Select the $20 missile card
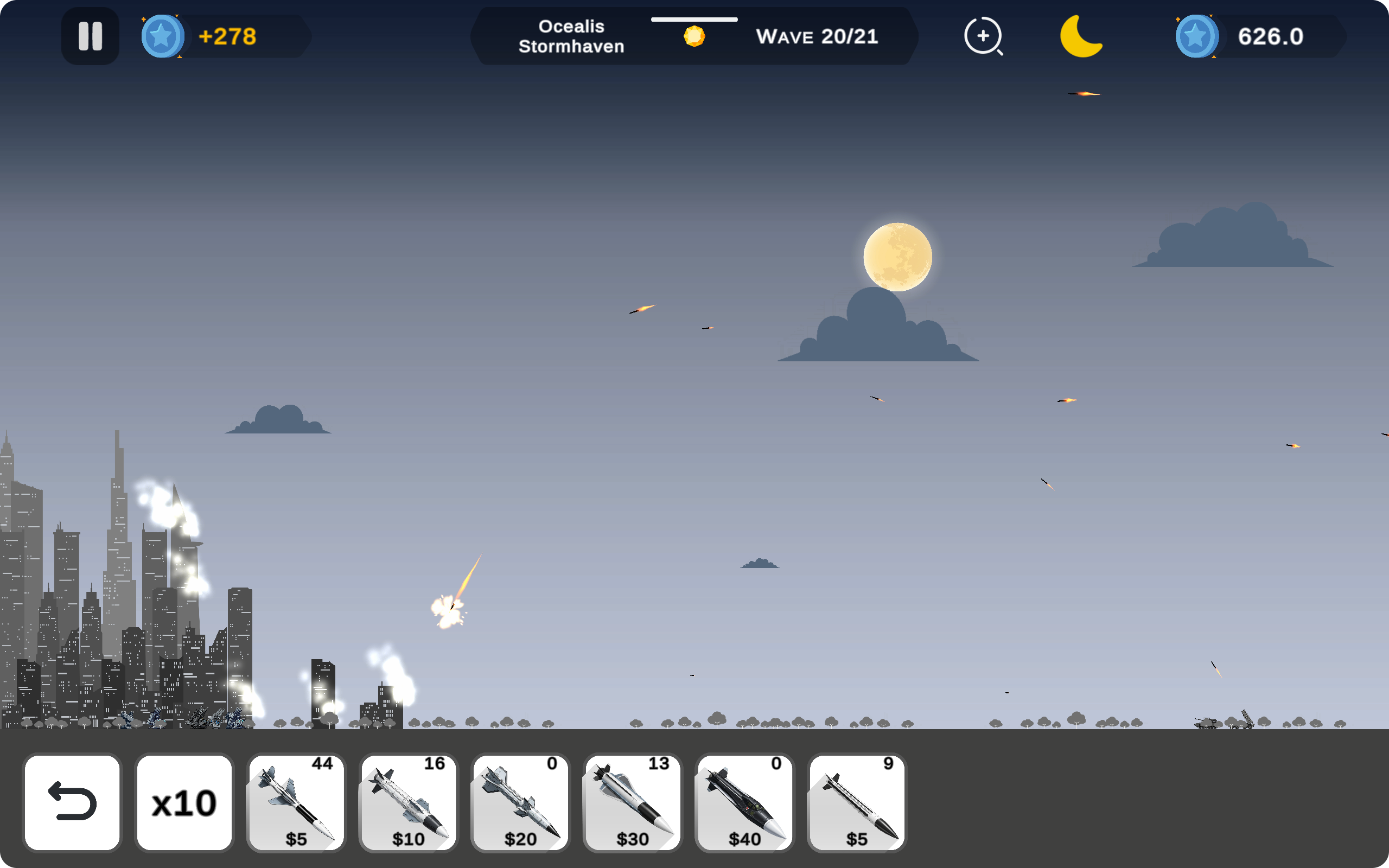 coord(519,802)
